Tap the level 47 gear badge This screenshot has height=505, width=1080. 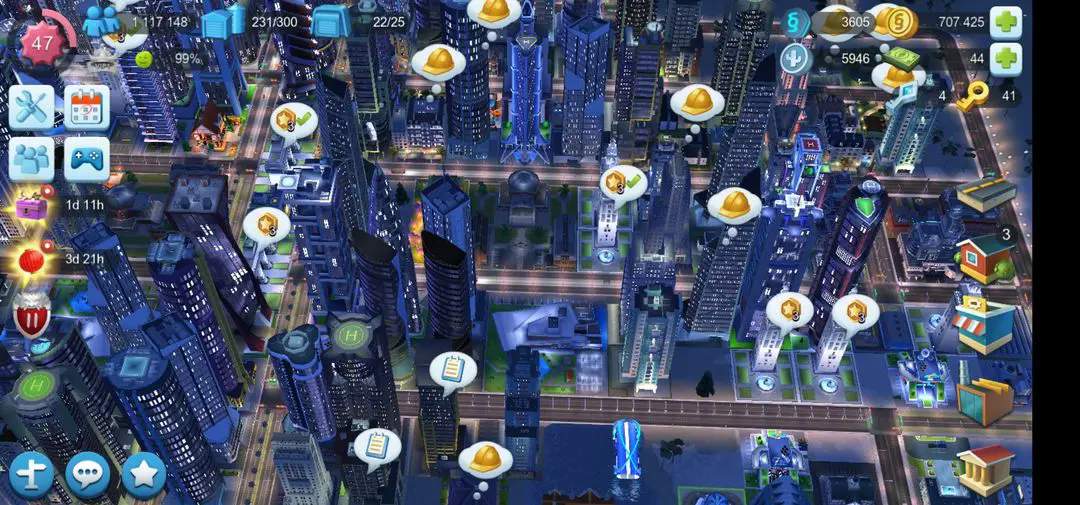click(43, 42)
